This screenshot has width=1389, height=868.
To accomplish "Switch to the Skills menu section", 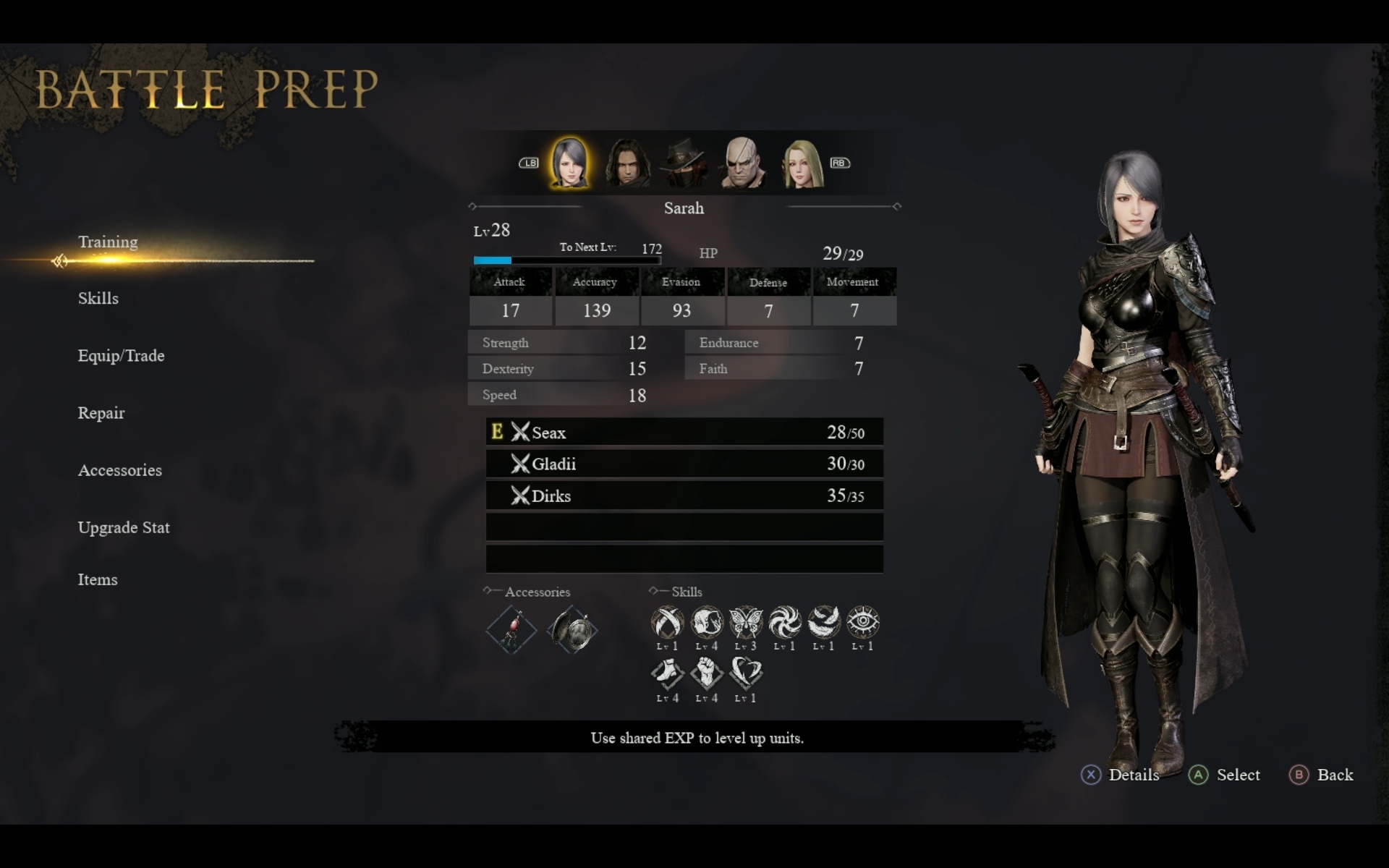I will point(98,298).
